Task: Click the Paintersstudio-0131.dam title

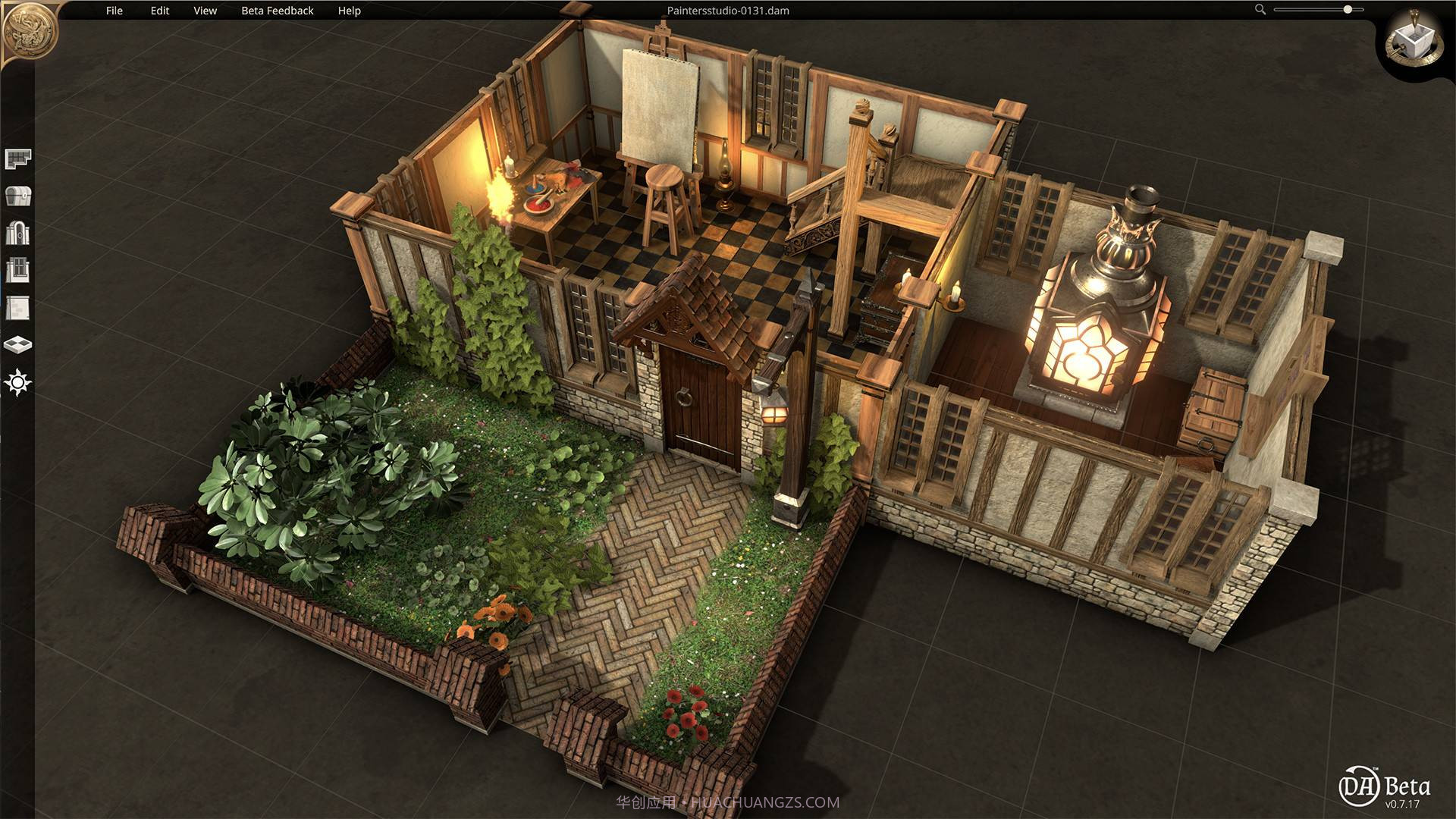Action: pyautogui.click(x=729, y=11)
